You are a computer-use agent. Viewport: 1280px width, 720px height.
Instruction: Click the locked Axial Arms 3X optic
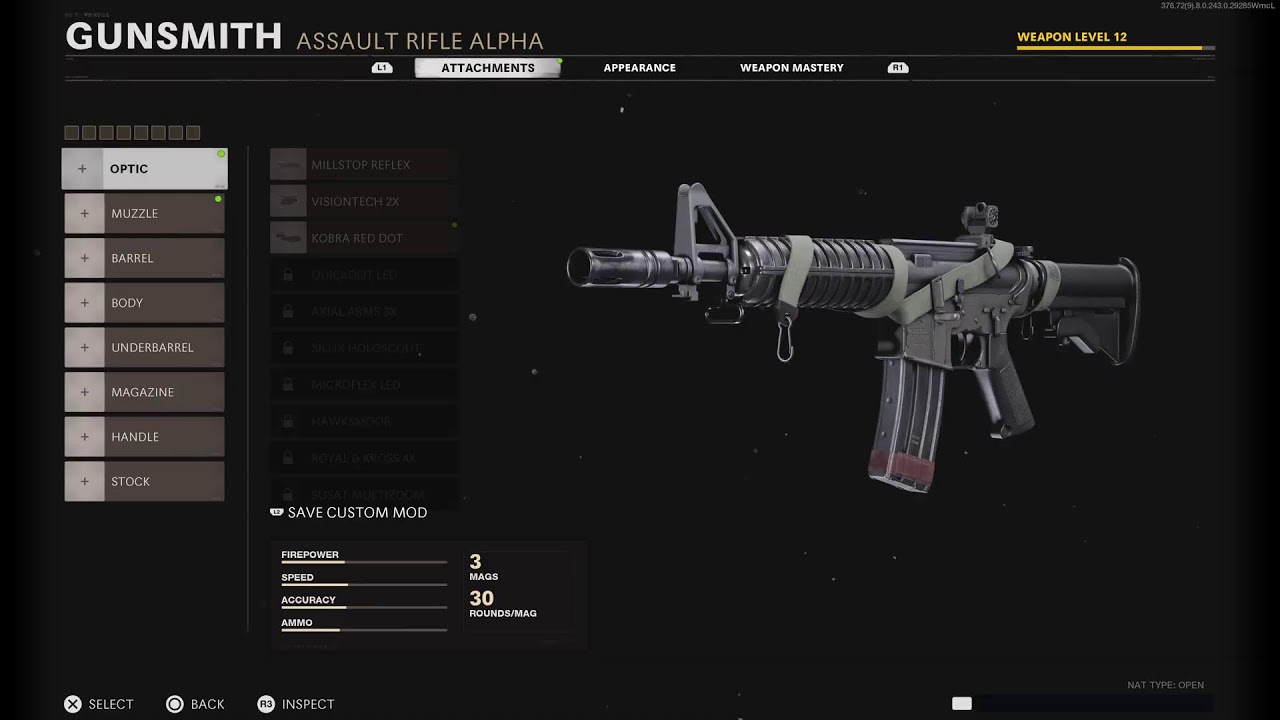click(364, 312)
